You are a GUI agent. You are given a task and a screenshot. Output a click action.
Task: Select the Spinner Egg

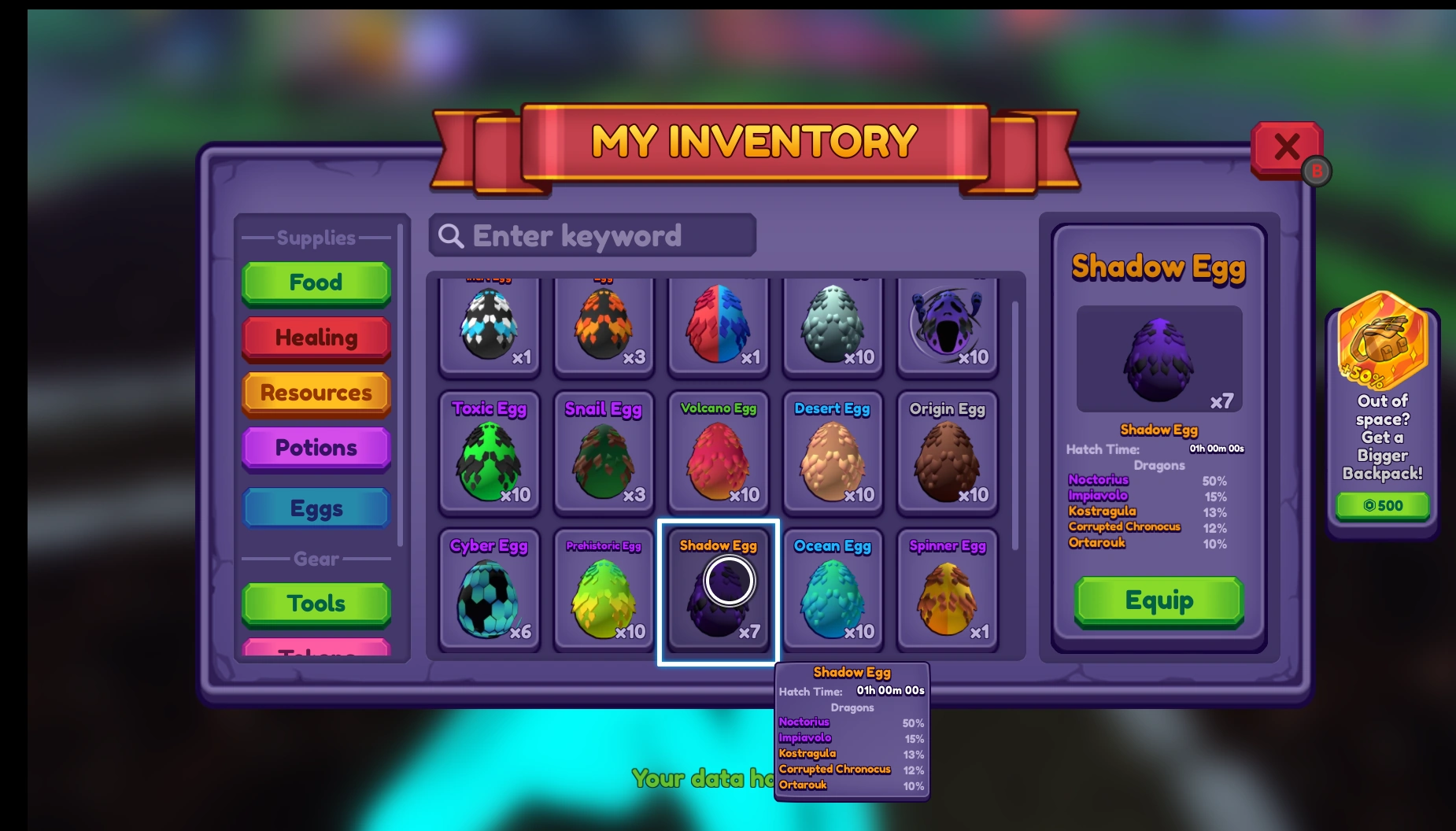click(x=946, y=590)
